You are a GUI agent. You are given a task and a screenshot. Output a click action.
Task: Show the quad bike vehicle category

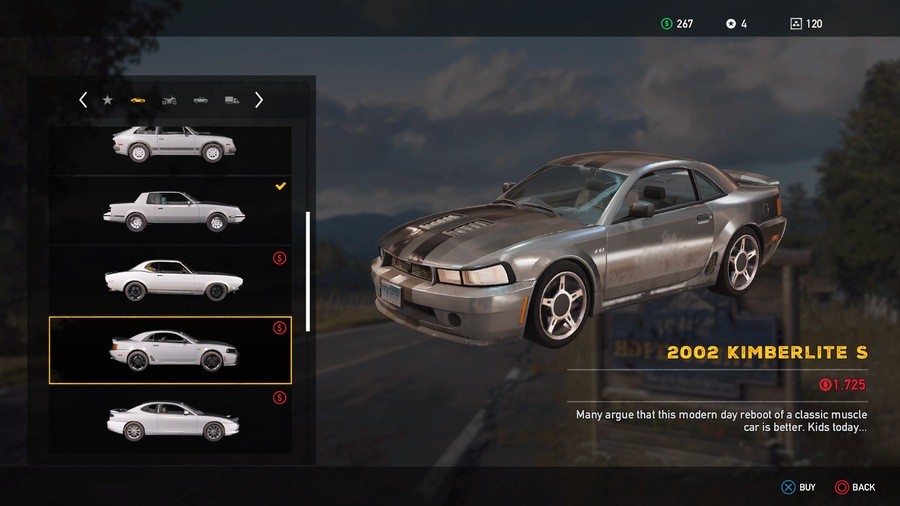(x=169, y=100)
